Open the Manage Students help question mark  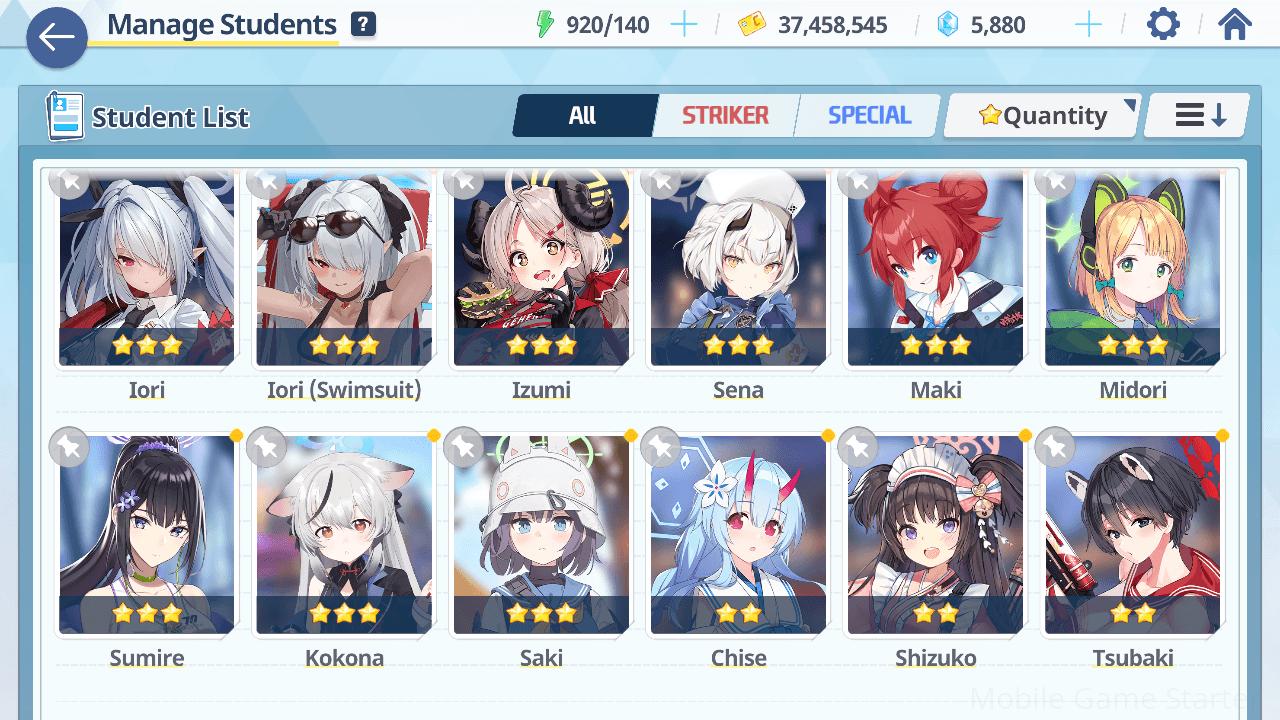pos(364,25)
